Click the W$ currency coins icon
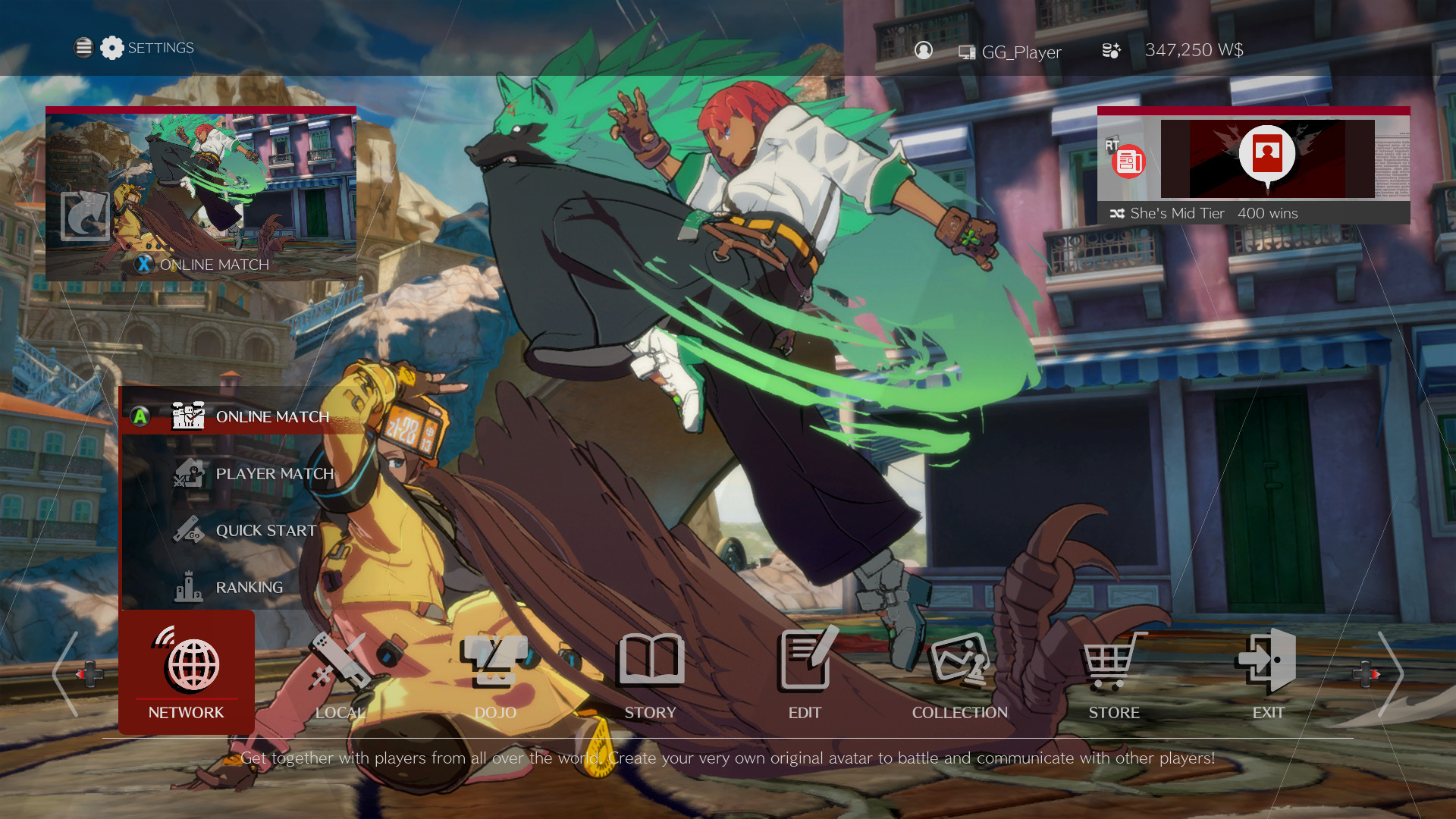This screenshot has height=819, width=1456. coord(1110,50)
